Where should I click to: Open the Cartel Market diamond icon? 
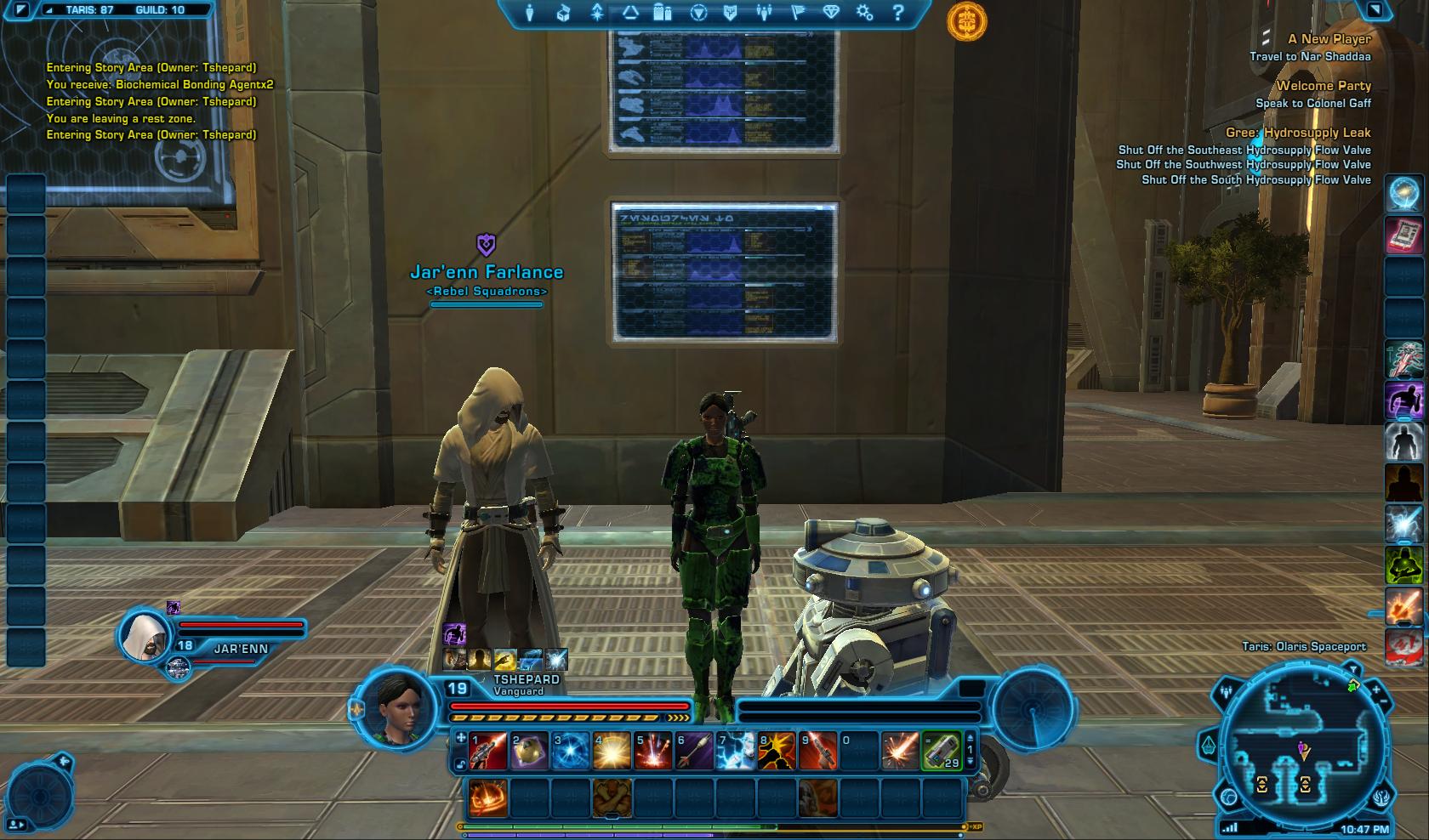tap(831, 13)
